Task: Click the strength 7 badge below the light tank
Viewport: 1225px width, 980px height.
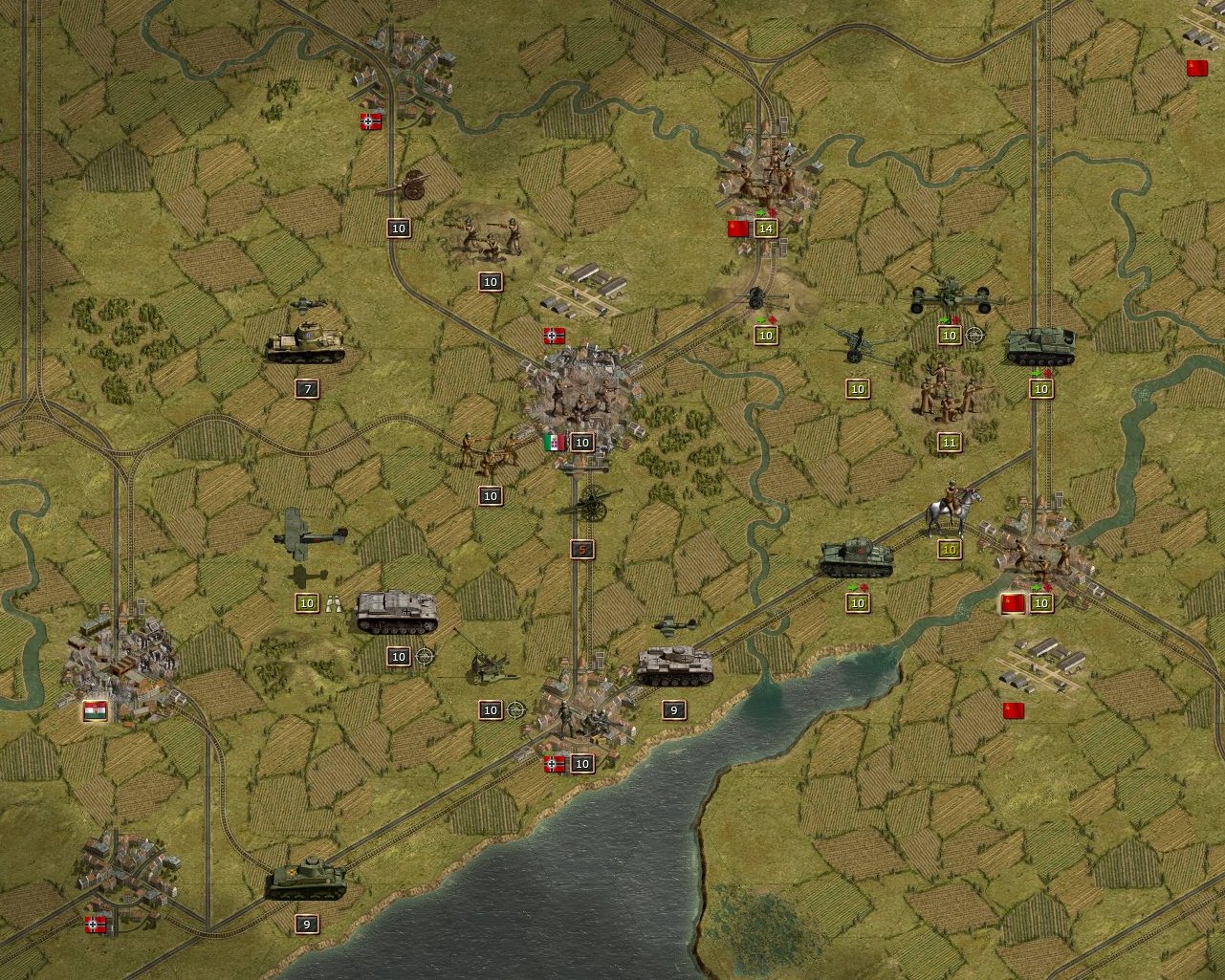Action: 307,390
